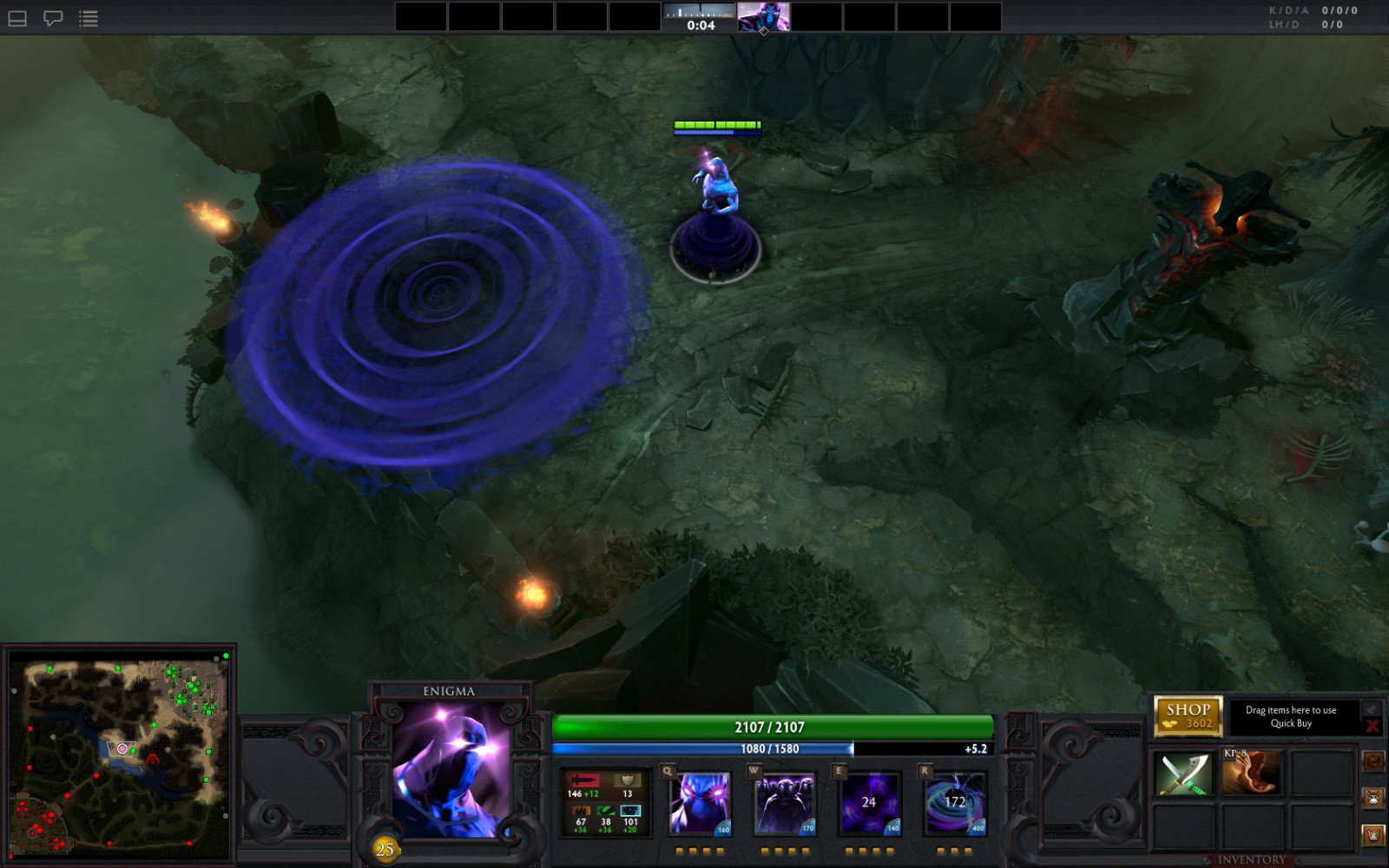Open the chat speech bubble icon
This screenshot has width=1389, height=868.
click(53, 18)
